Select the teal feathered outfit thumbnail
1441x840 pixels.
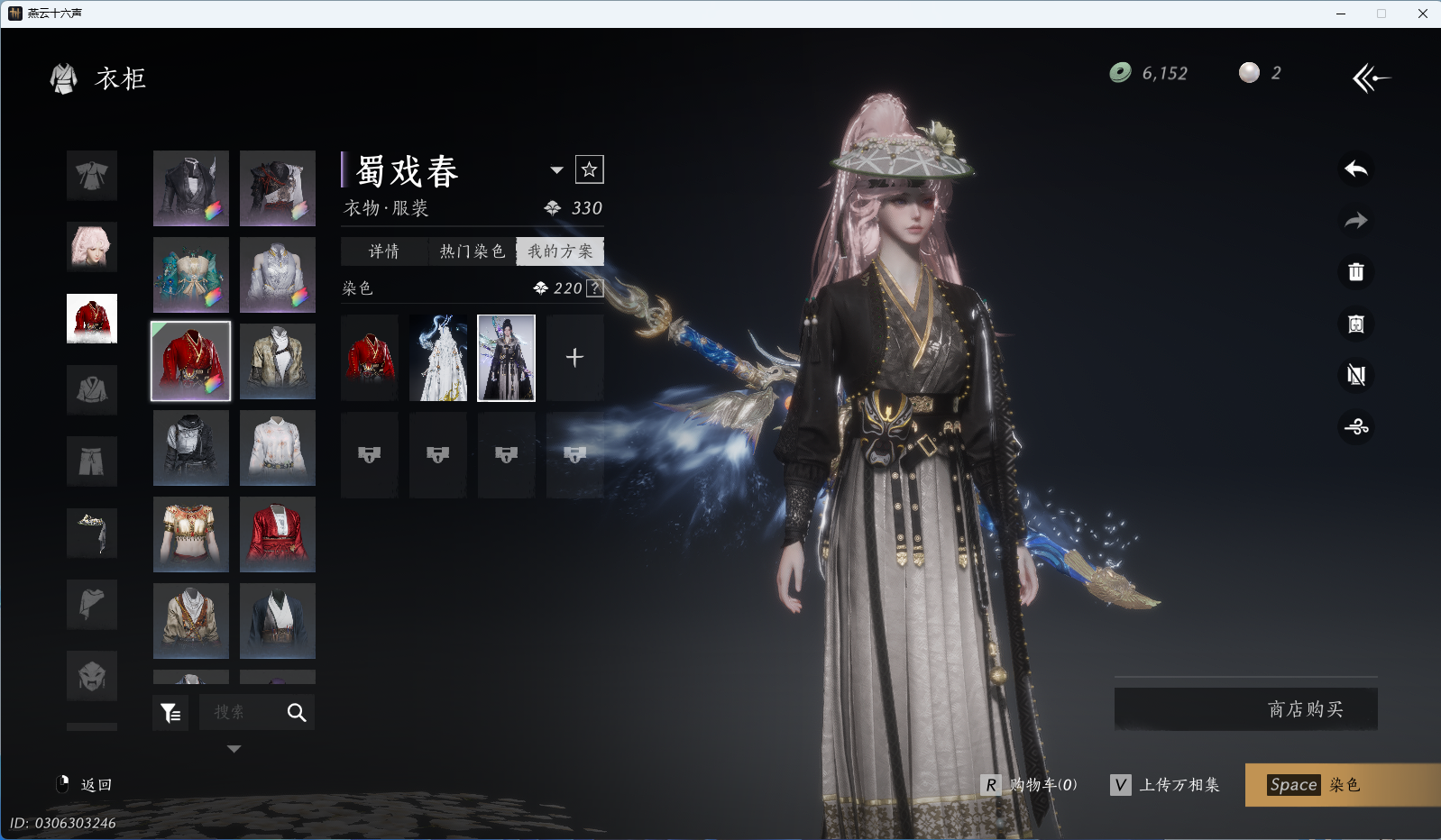click(x=191, y=275)
